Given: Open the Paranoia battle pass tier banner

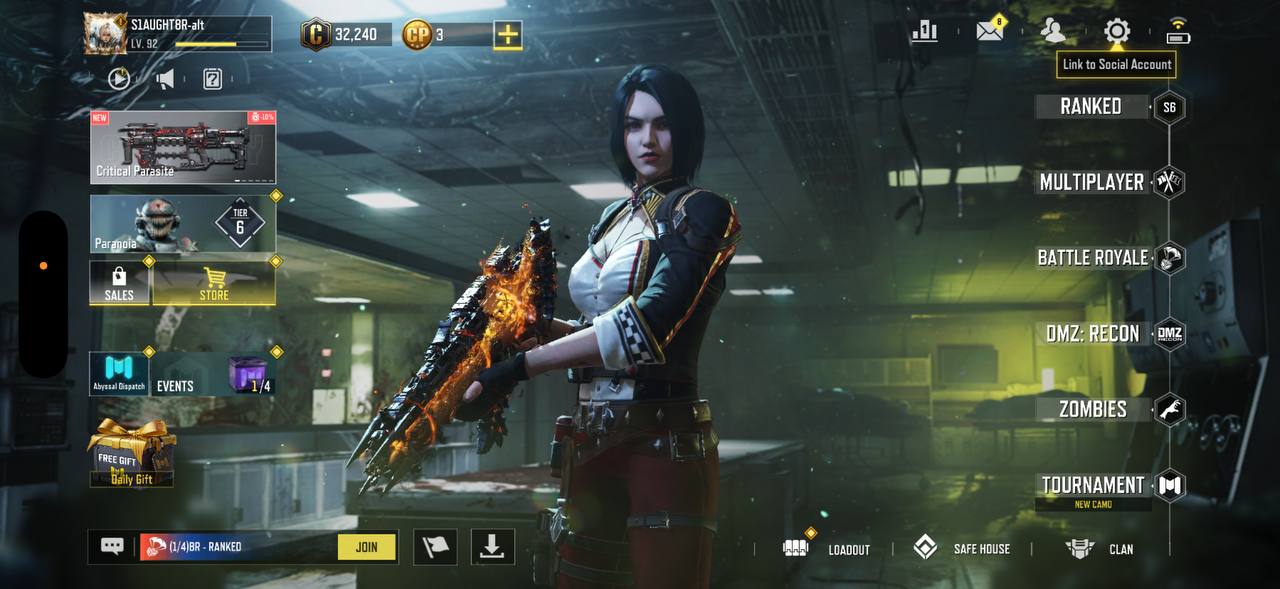Looking at the screenshot, I should (x=183, y=224).
